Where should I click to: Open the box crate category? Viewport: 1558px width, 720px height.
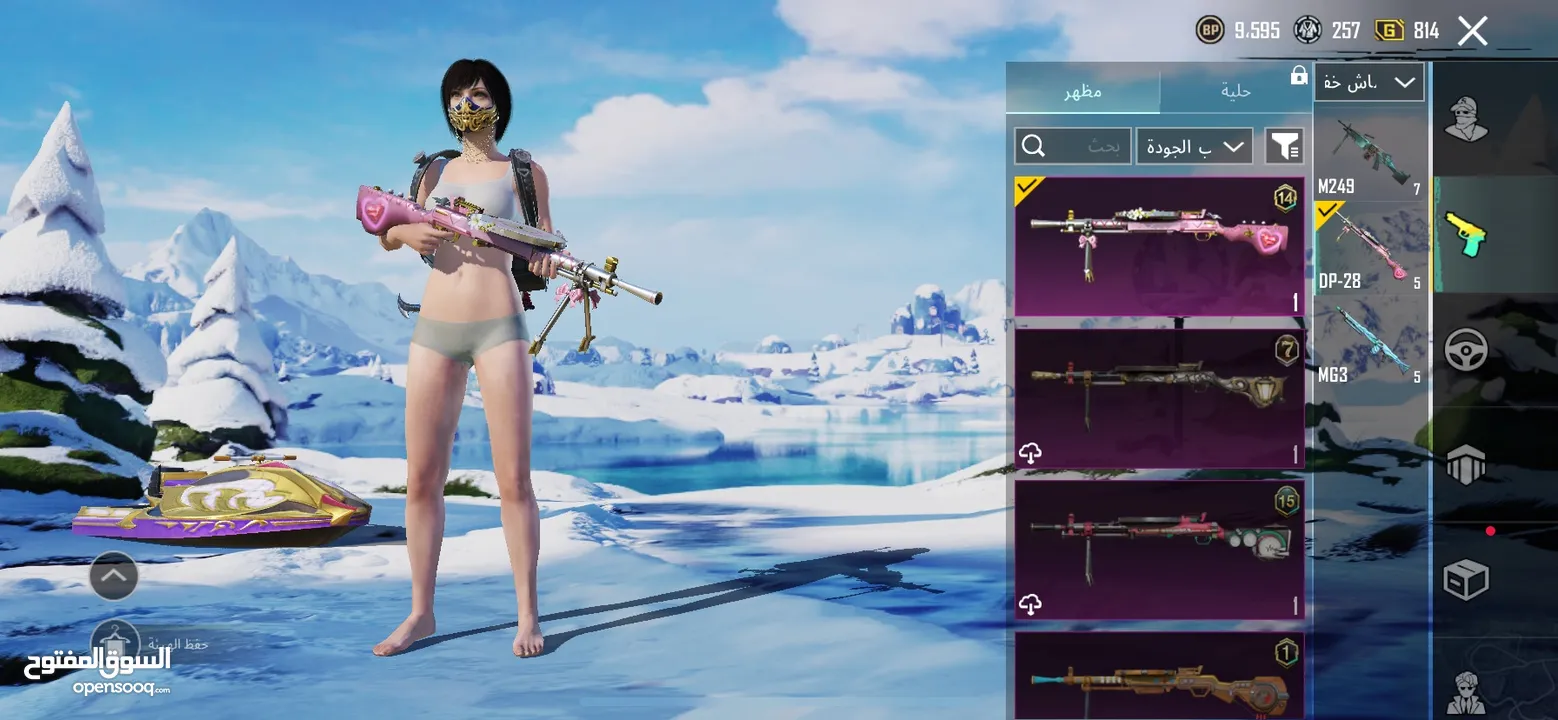click(x=1466, y=578)
